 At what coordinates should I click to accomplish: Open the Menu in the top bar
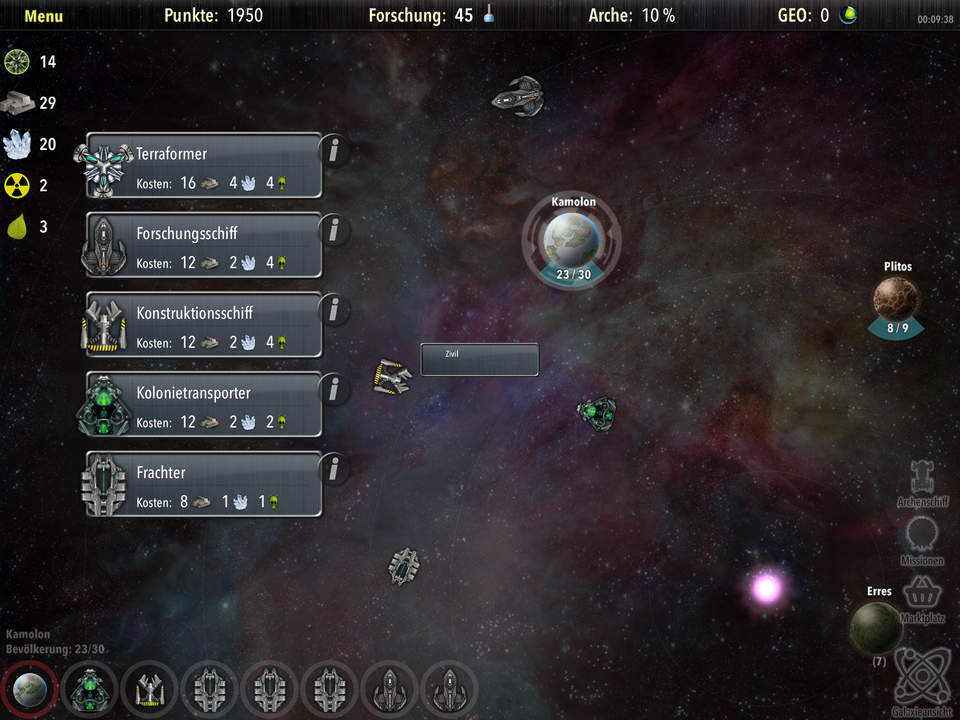coord(43,16)
